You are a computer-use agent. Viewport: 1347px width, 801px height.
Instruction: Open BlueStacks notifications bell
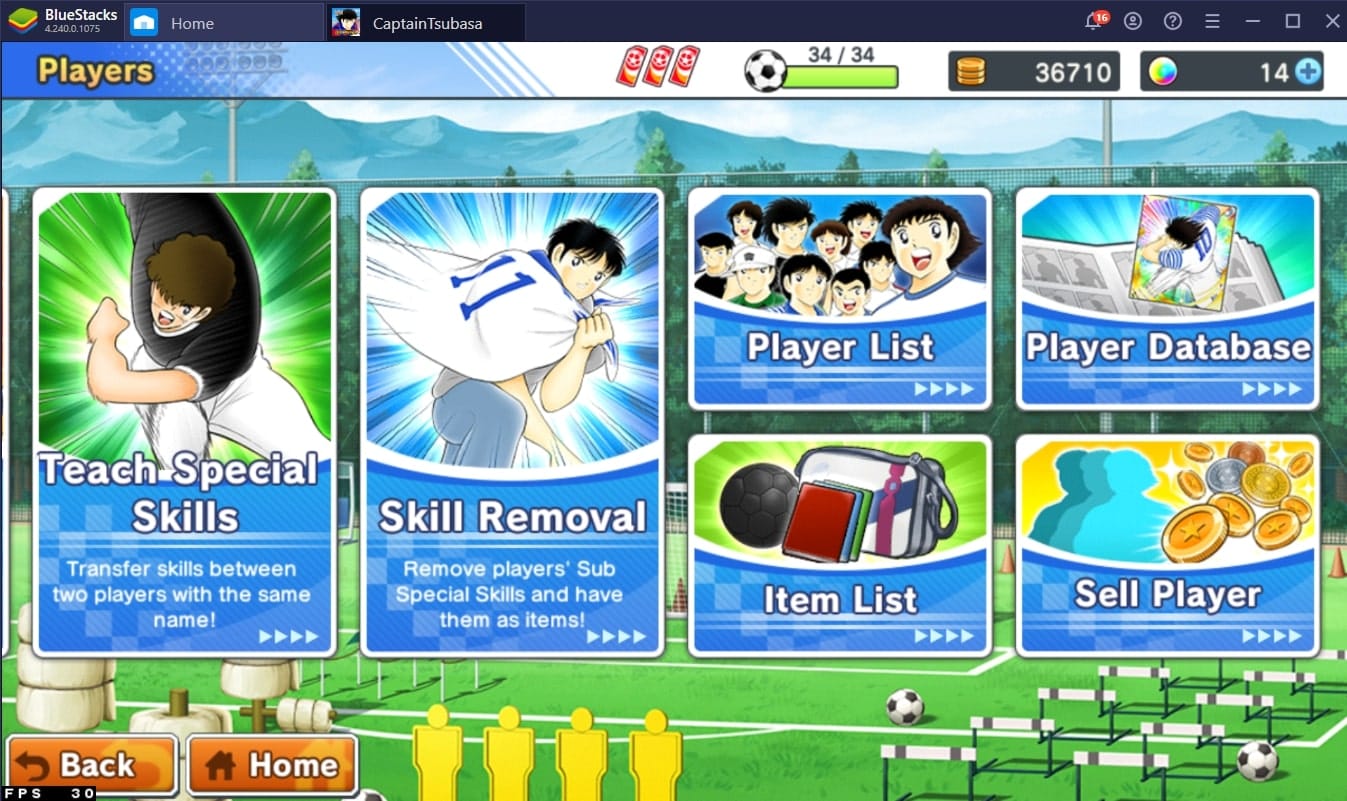click(1094, 22)
